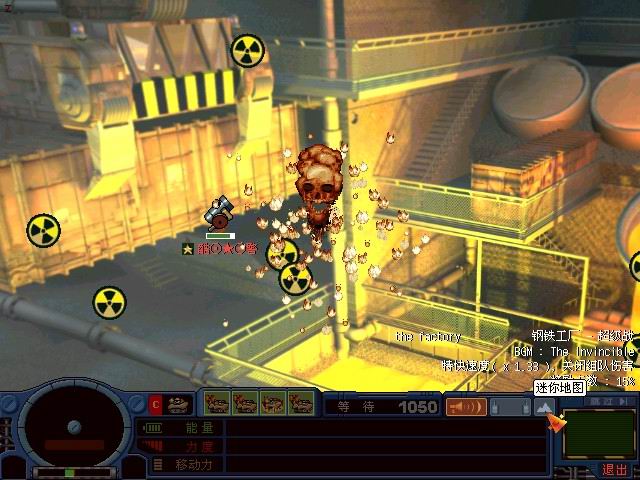Select the red C weapon slot
The width and height of the screenshot is (640, 480).
(x=155, y=404)
